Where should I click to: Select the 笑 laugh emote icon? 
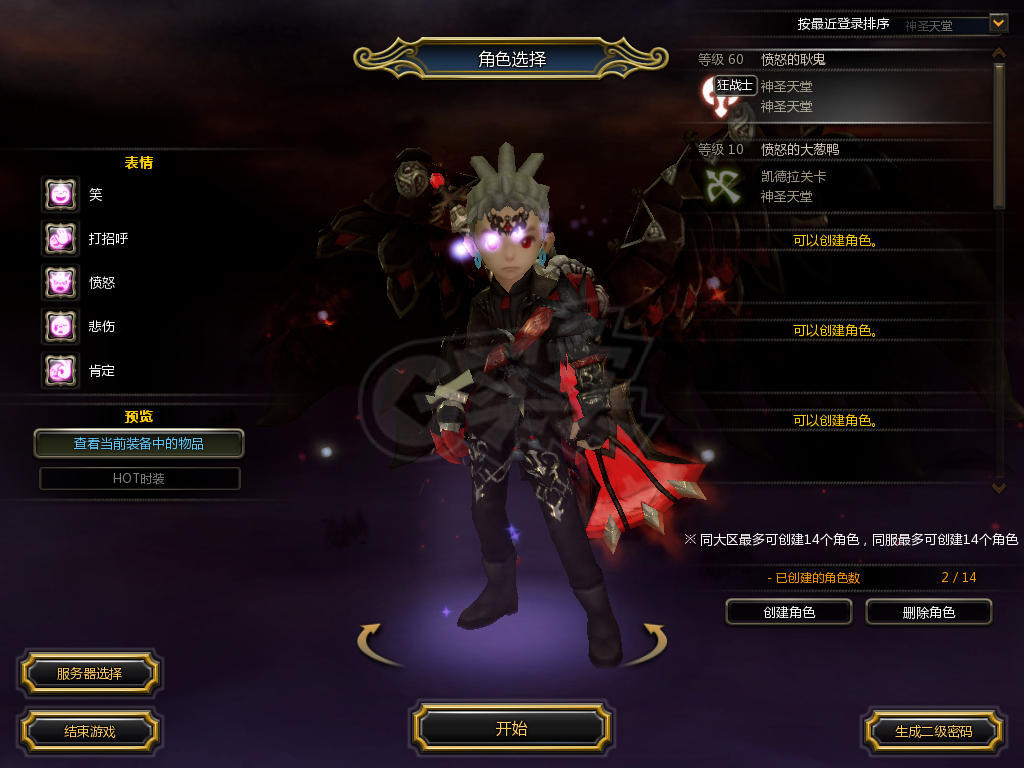pyautogui.click(x=60, y=195)
